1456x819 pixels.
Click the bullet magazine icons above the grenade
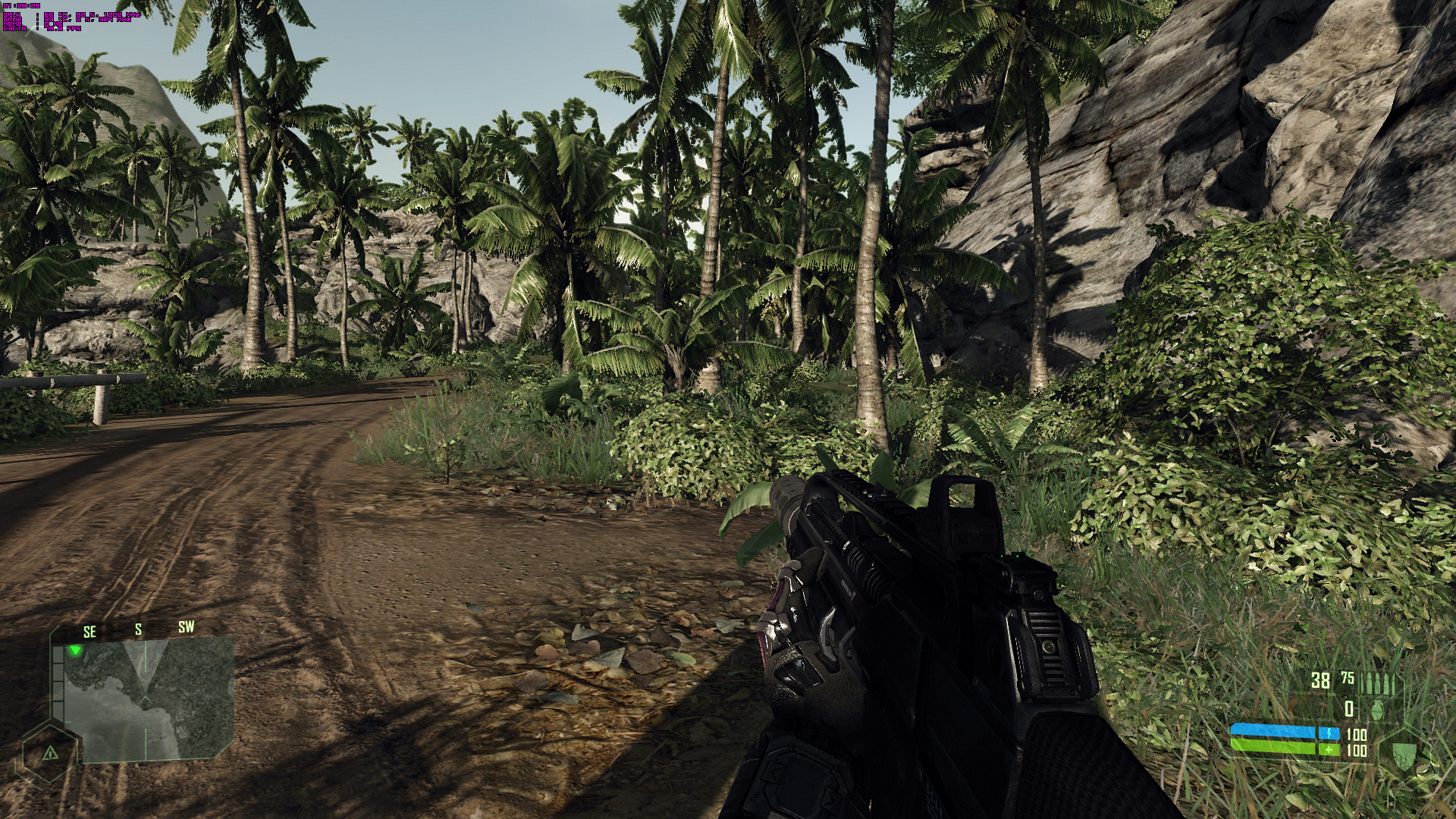1379,682
